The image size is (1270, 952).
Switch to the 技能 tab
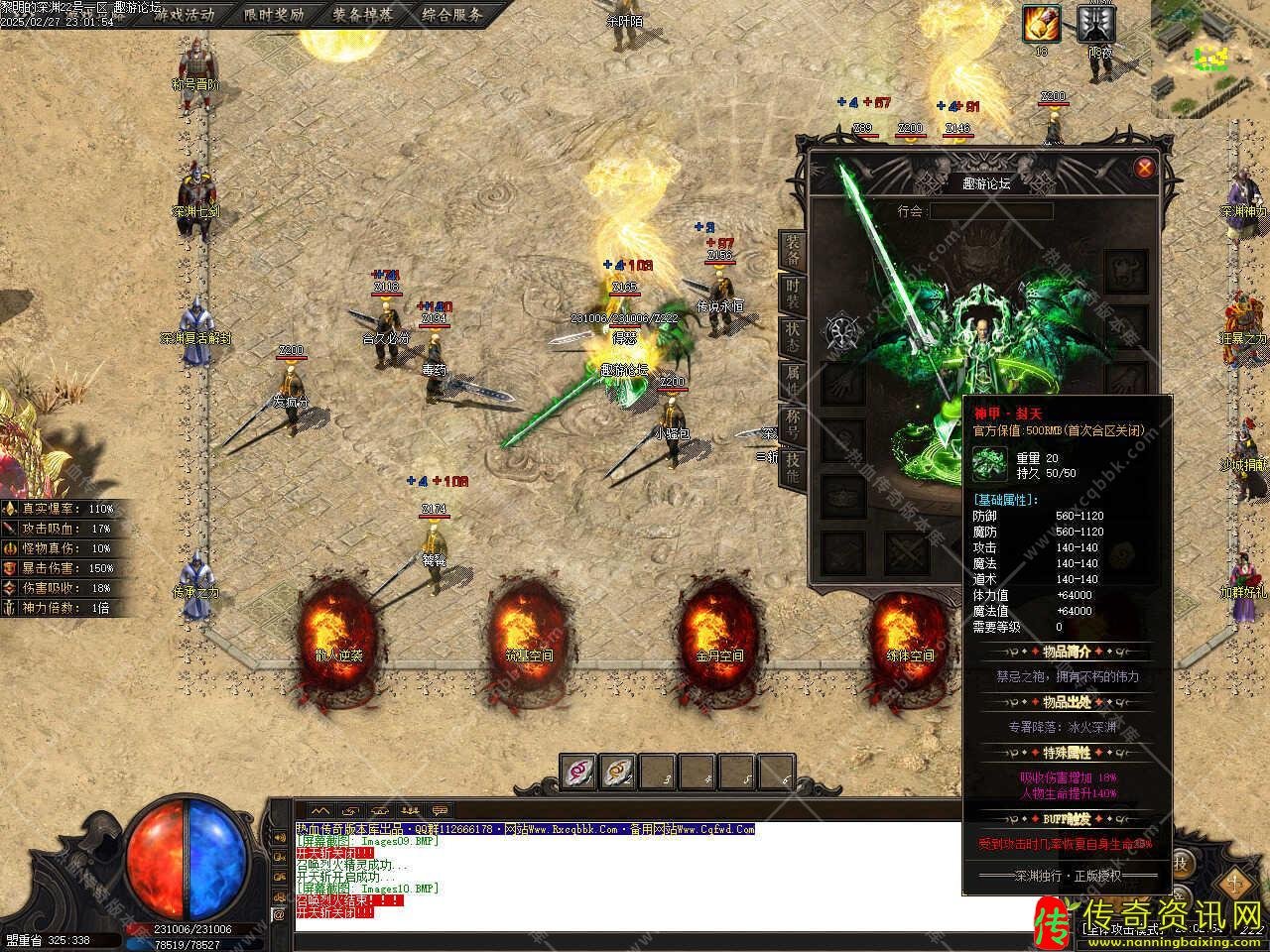(x=793, y=464)
